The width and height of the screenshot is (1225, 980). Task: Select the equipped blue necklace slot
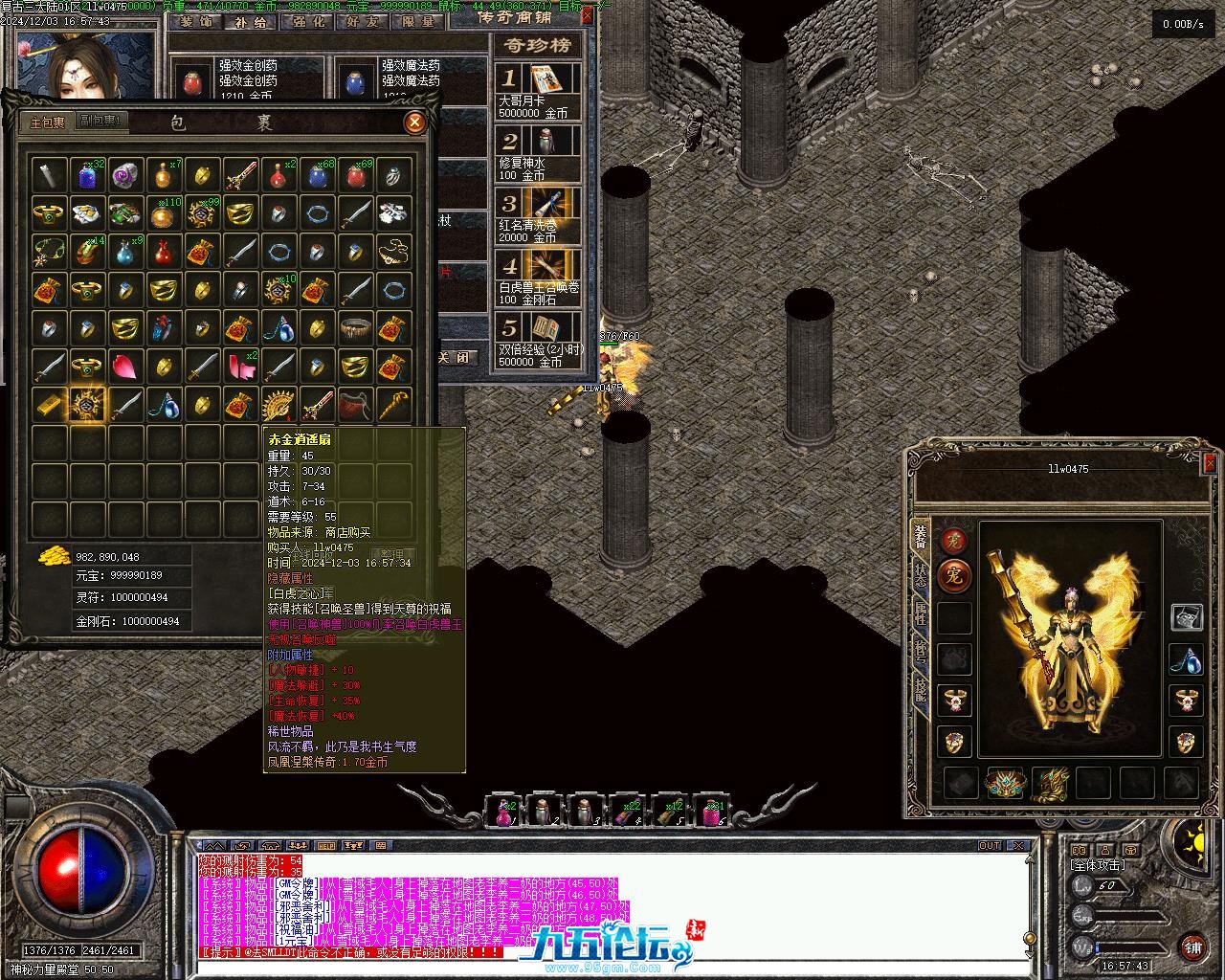coord(1187,658)
